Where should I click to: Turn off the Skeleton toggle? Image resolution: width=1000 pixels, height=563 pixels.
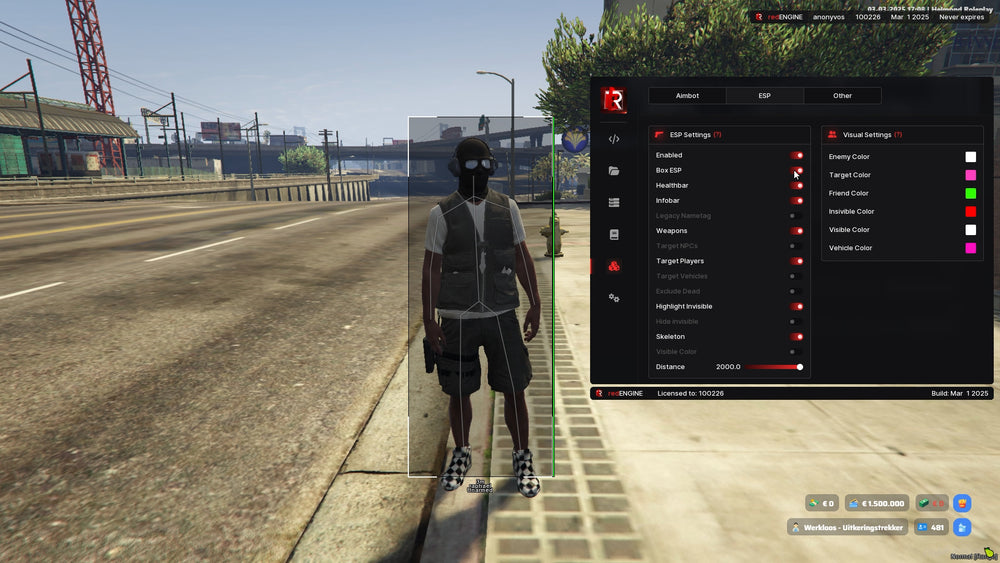click(797, 337)
